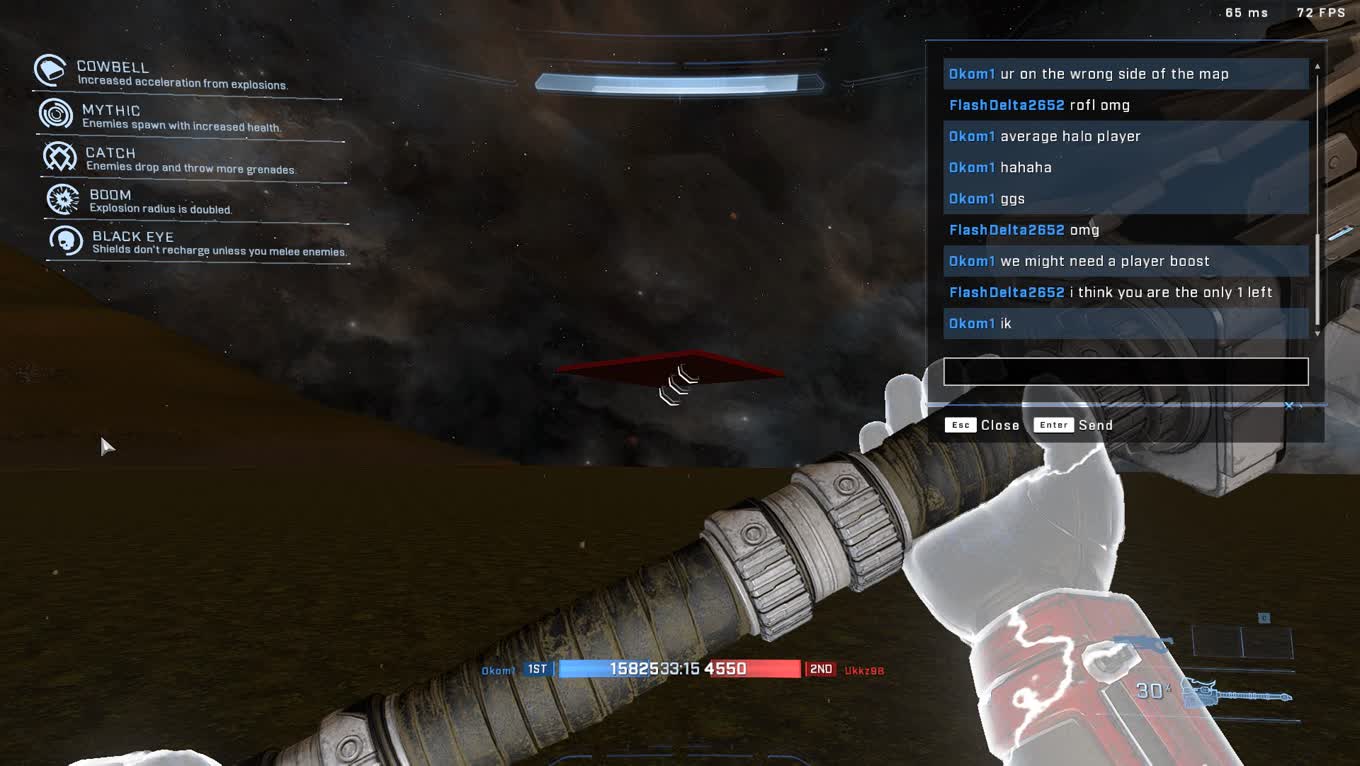Click the "hahaha" chat message
This screenshot has height=766, width=1360.
1125,167
